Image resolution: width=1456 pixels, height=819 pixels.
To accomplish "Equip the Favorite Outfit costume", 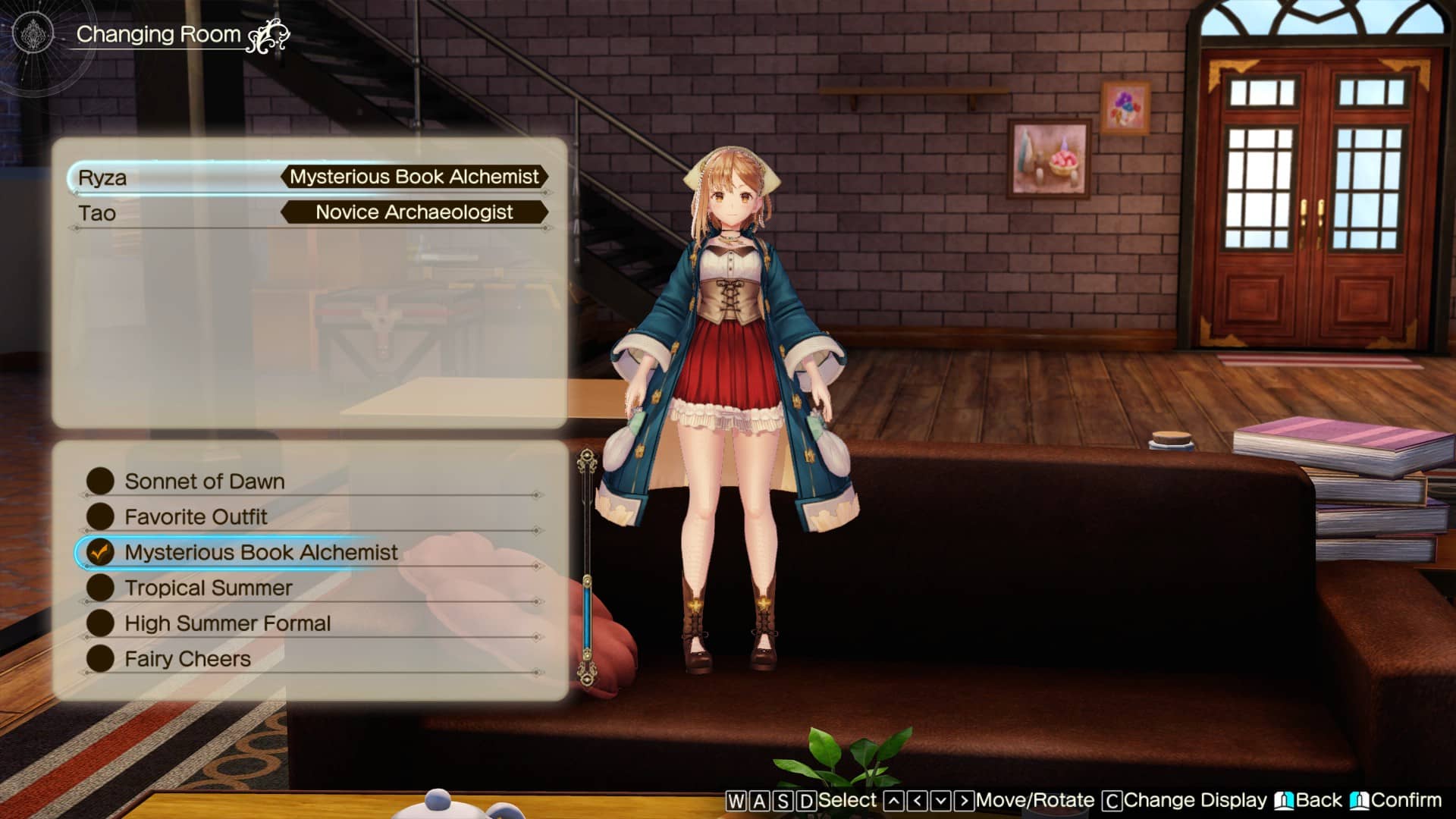I will point(196,517).
